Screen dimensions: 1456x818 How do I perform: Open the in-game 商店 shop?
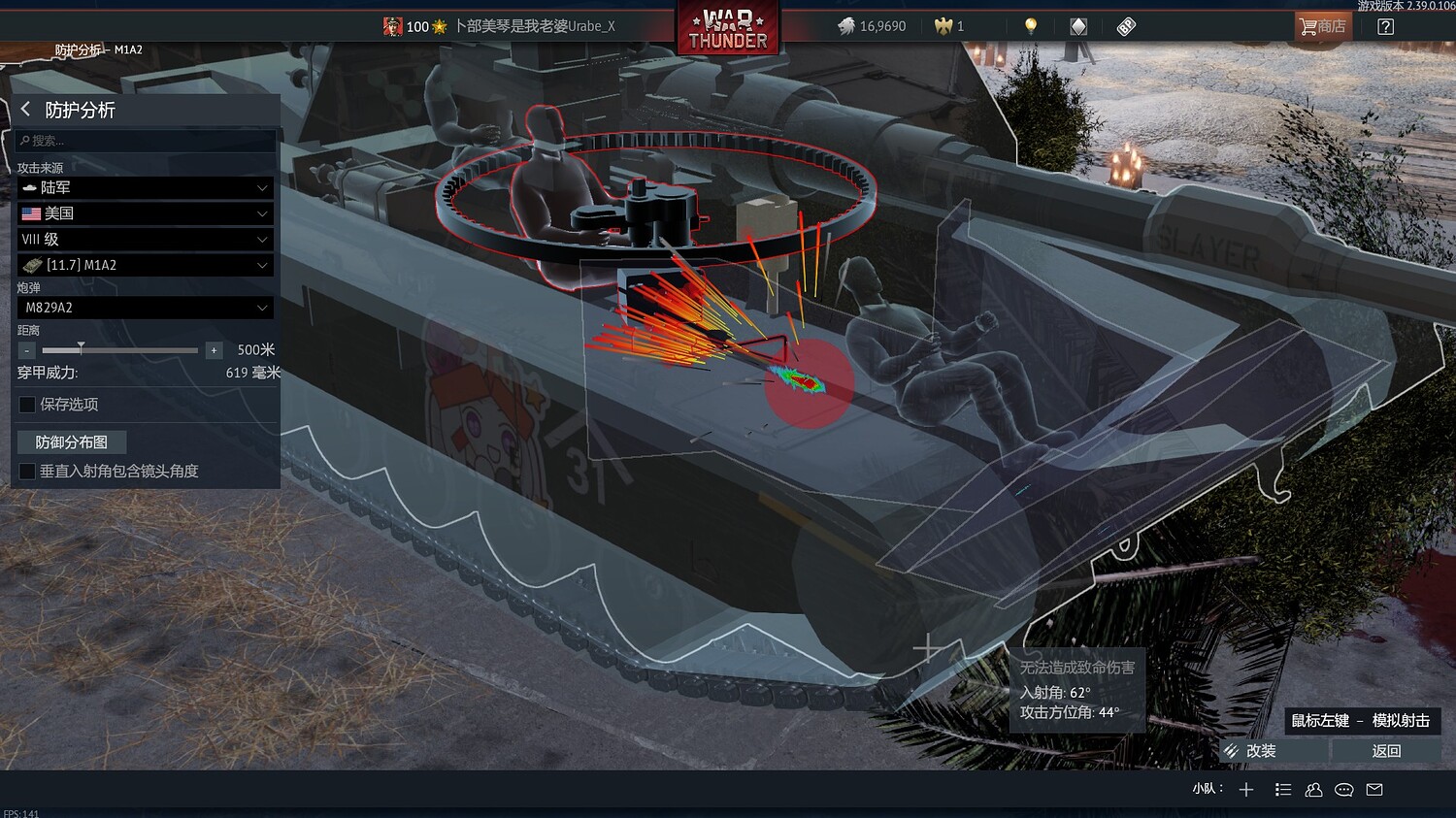point(1322,26)
